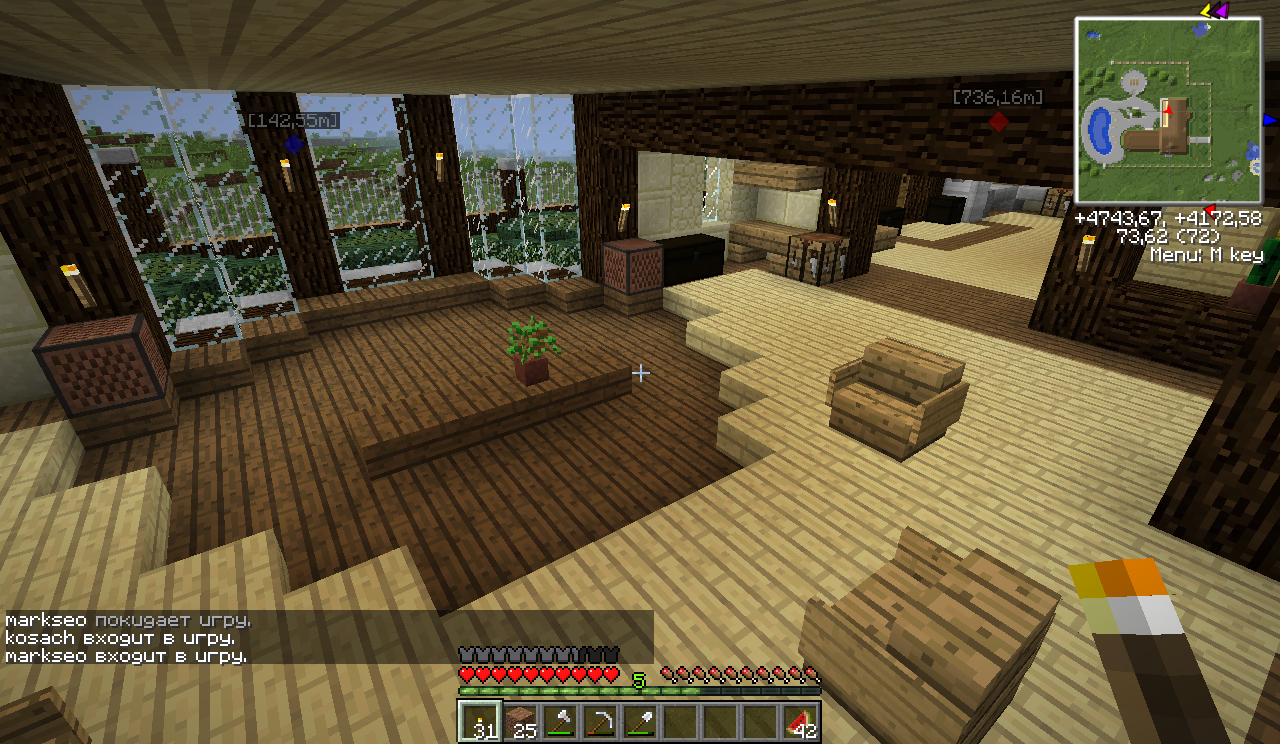The width and height of the screenshot is (1280, 744).
Task: Select the yellow waypoint arrow above the minimap
Action: (1206, 11)
